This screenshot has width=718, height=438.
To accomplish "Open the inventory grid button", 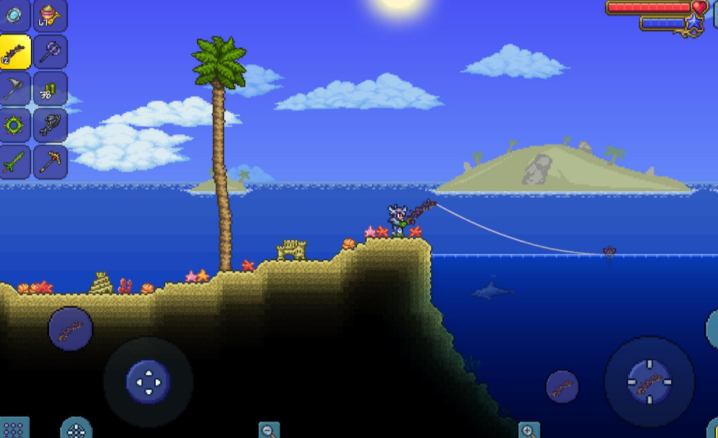I will (13, 429).
